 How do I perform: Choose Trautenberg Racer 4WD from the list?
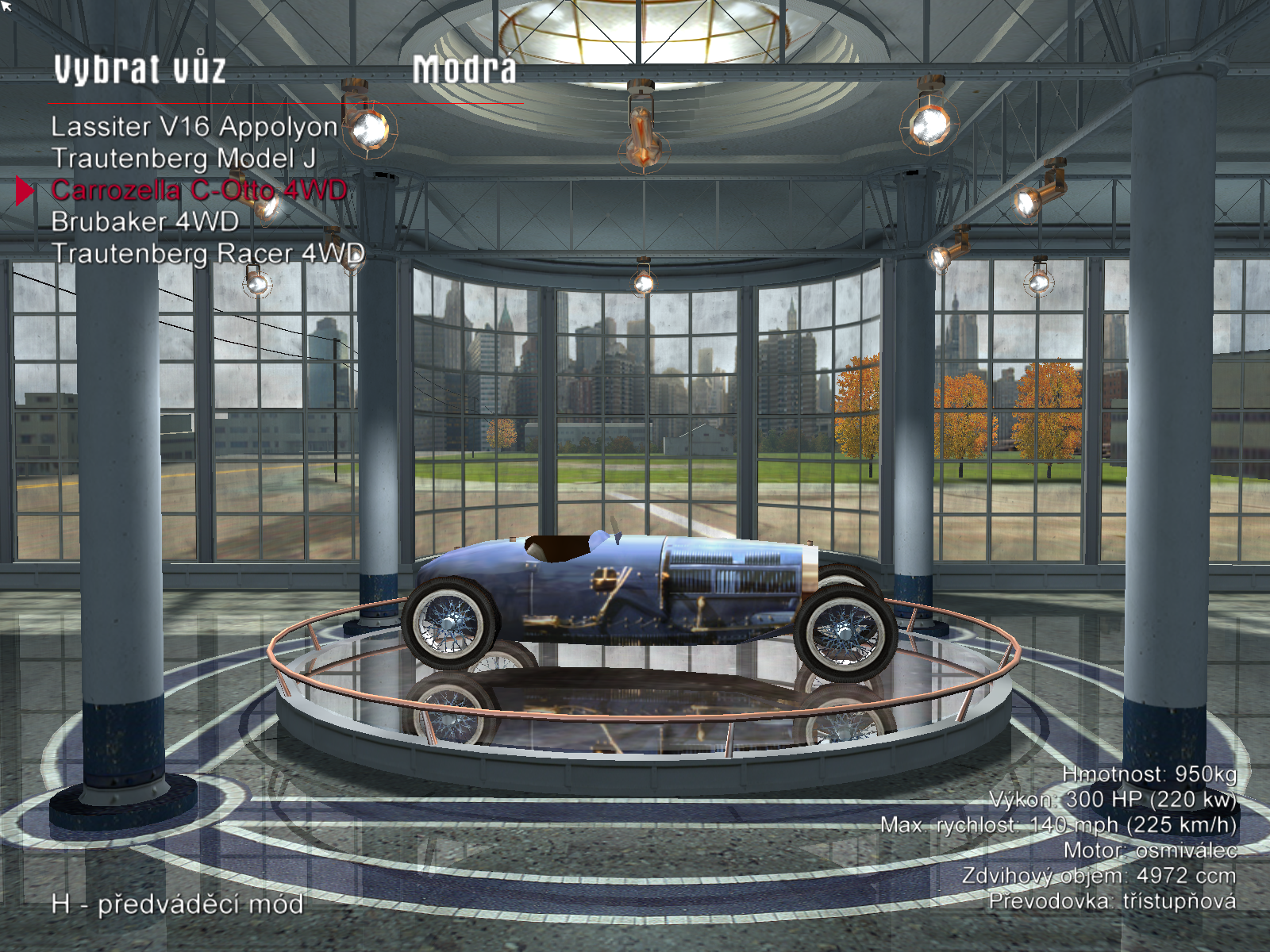[208, 254]
